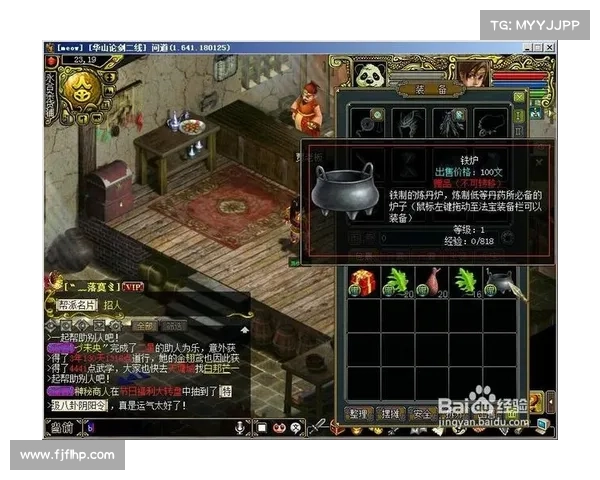Open the 摆摊 stall button
The width and height of the screenshot is (600, 480).
coord(391,414)
